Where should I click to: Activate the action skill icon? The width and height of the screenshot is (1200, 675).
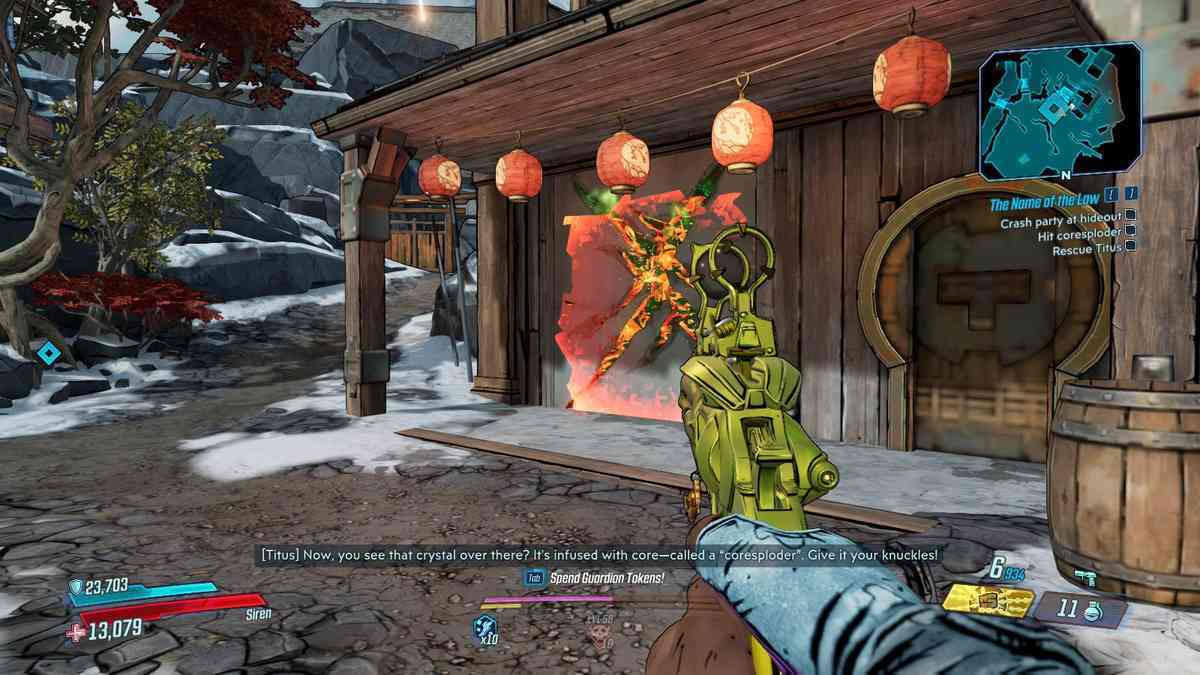[485, 629]
